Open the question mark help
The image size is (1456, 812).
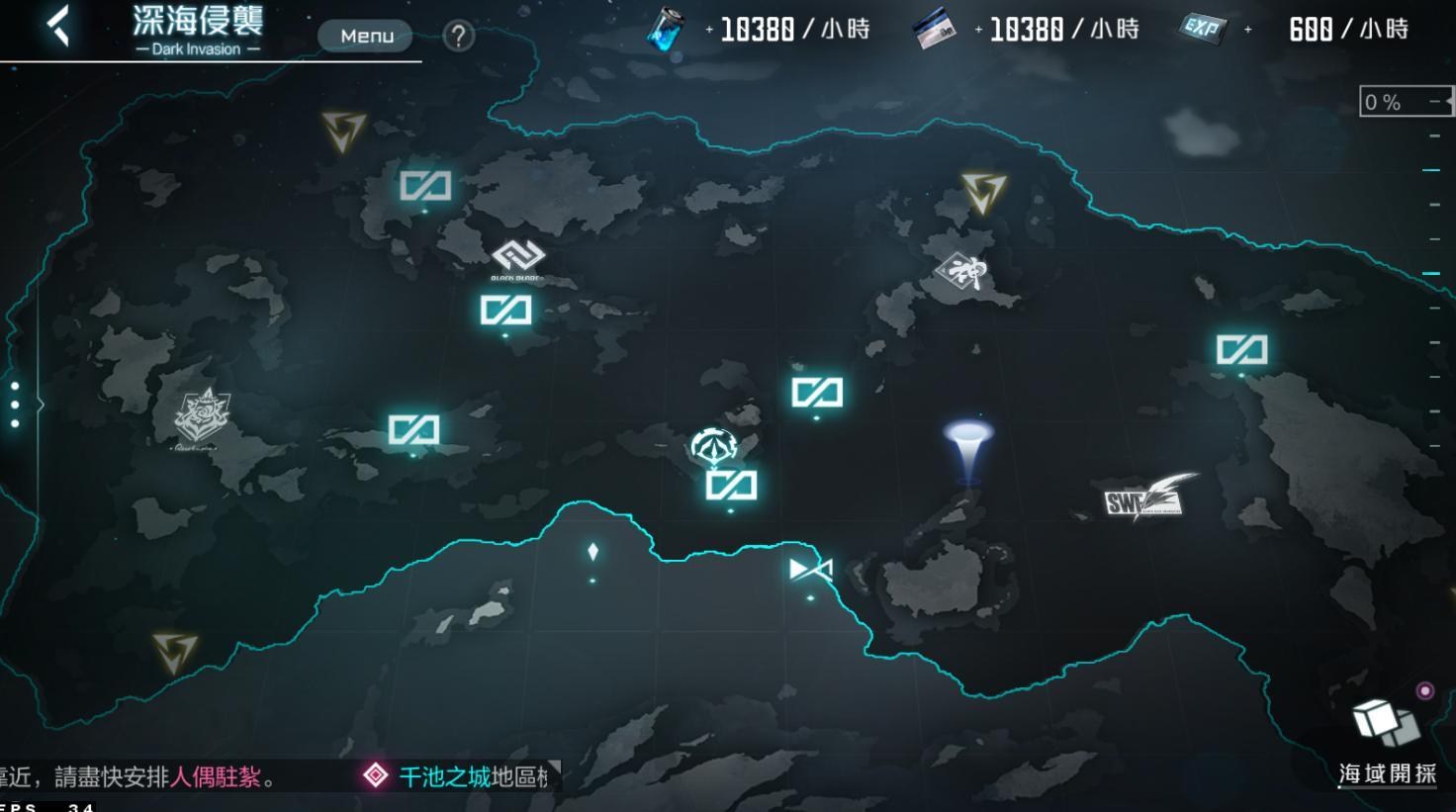pos(458,37)
